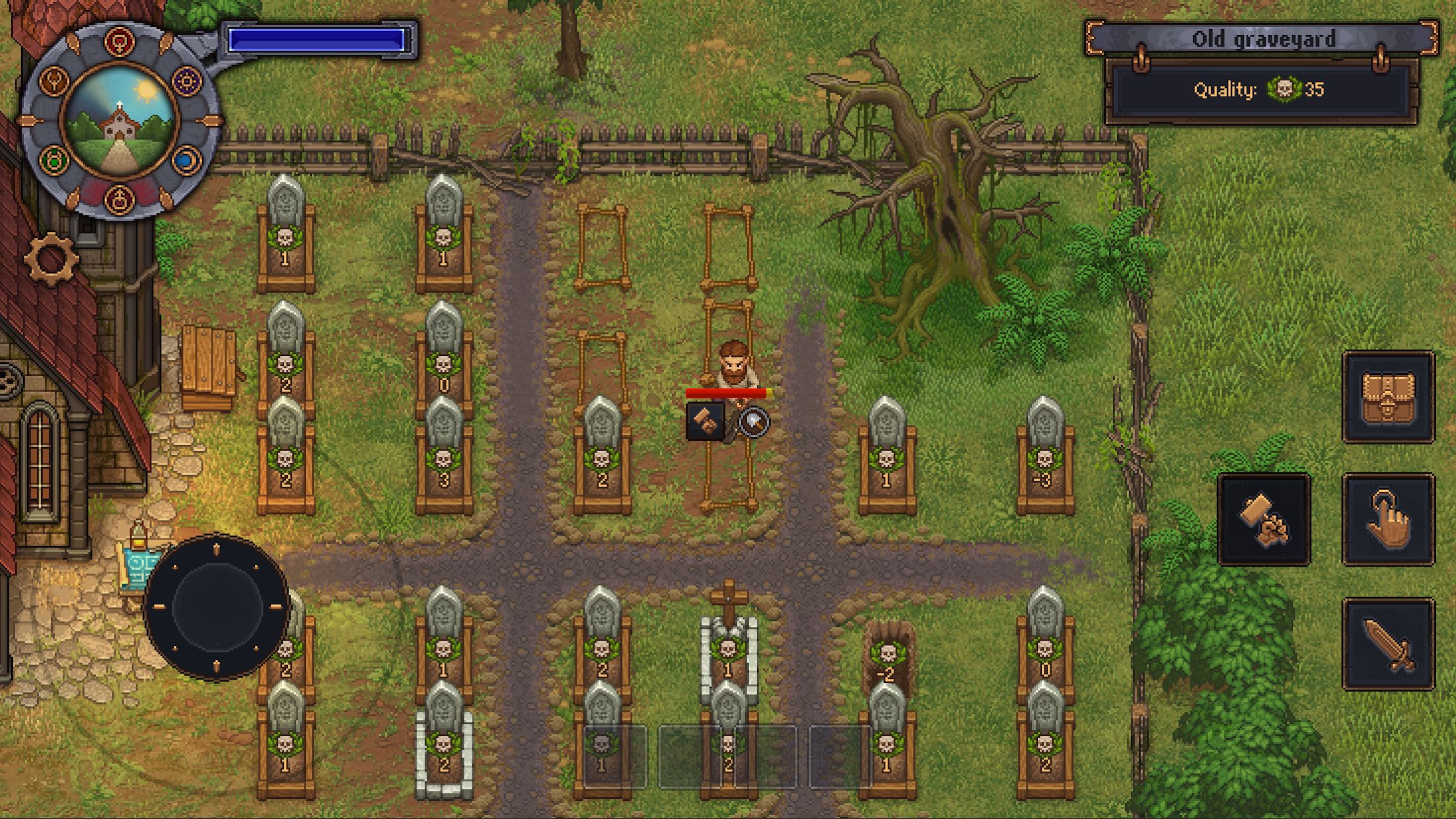1456x819 pixels.
Task: Expand the Old graveyard quality panel
Action: [x=1265, y=92]
